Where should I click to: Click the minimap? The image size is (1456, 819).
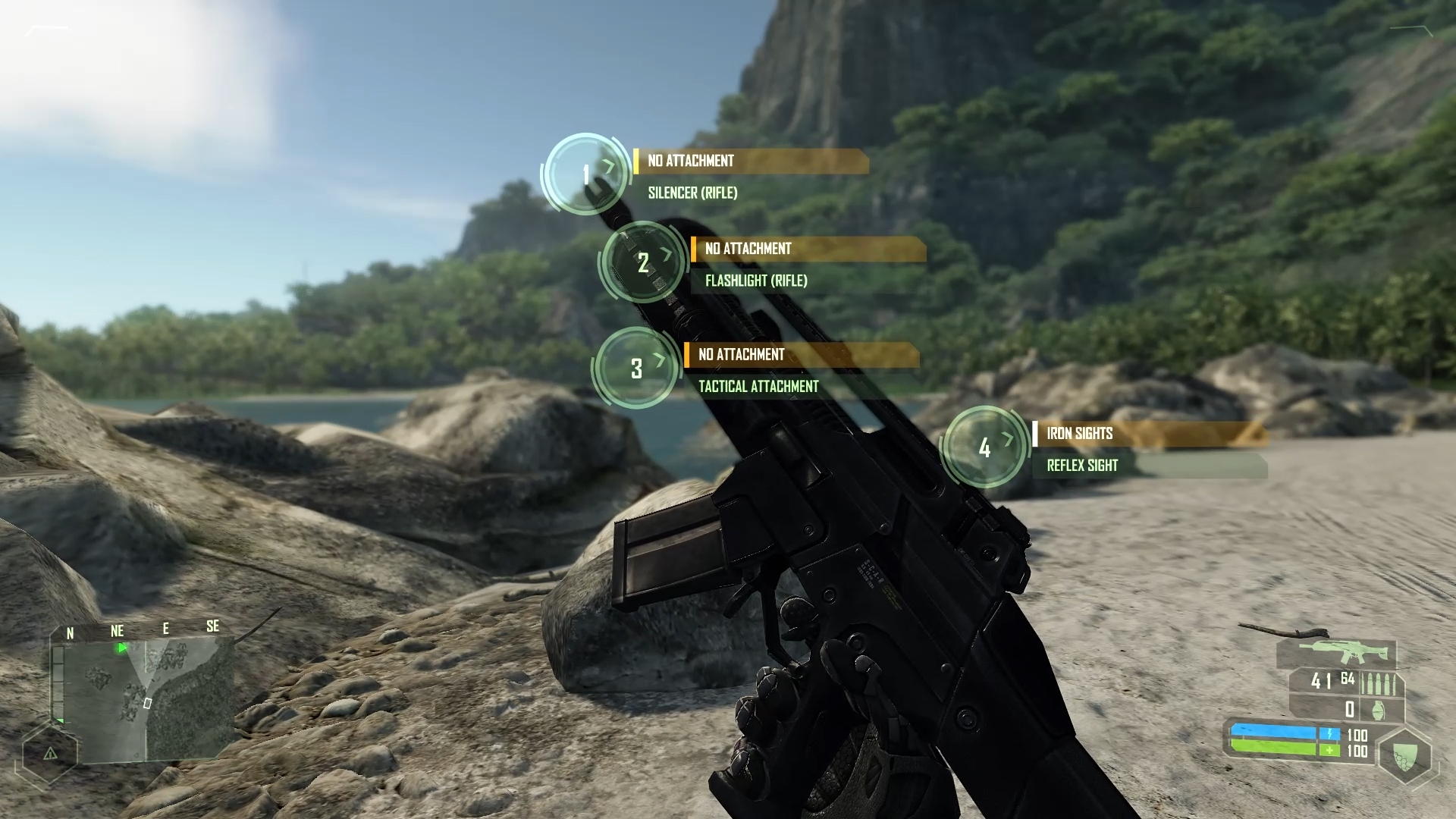pyautogui.click(x=144, y=698)
